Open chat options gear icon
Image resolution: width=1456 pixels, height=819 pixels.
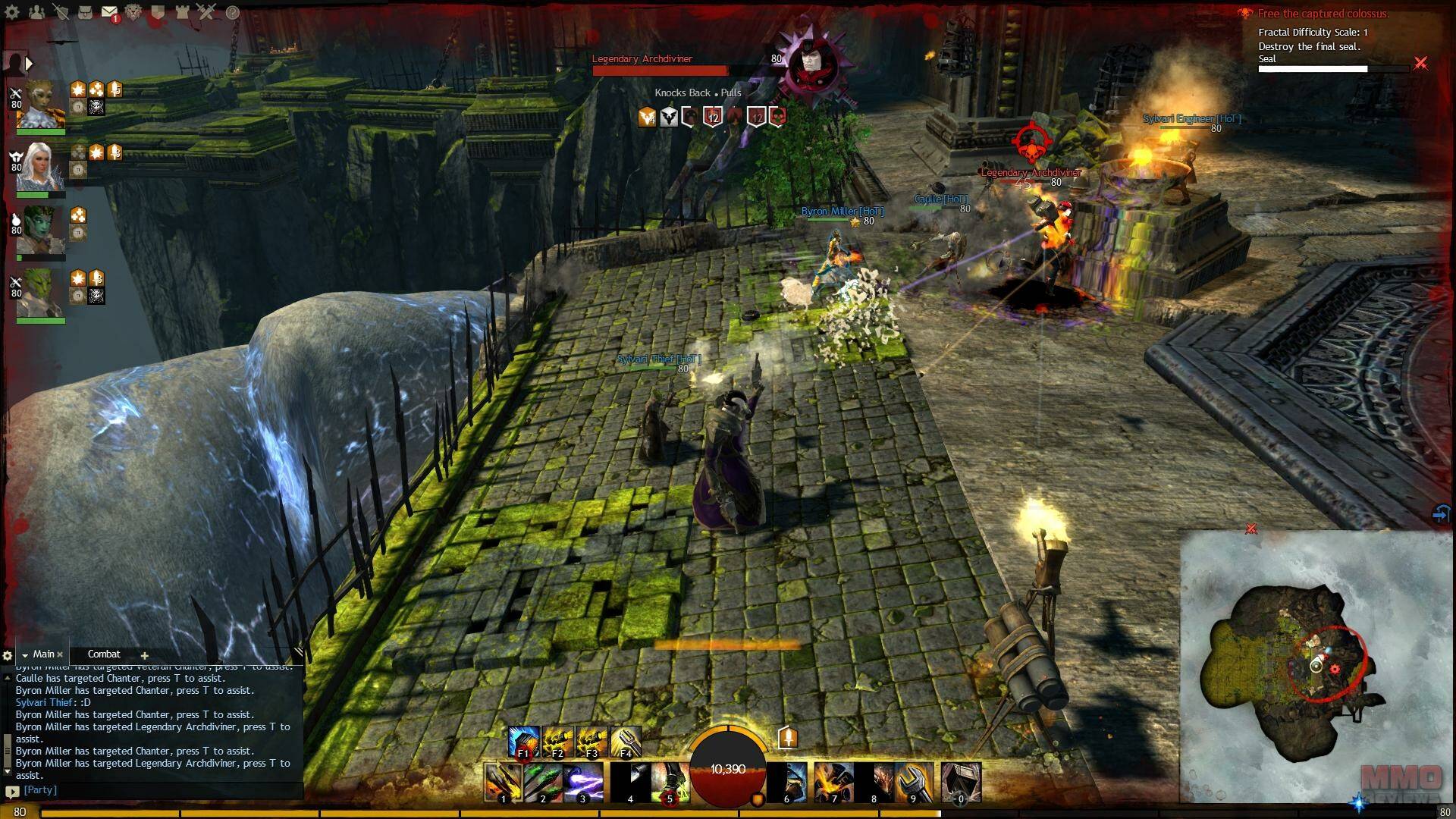(8, 656)
